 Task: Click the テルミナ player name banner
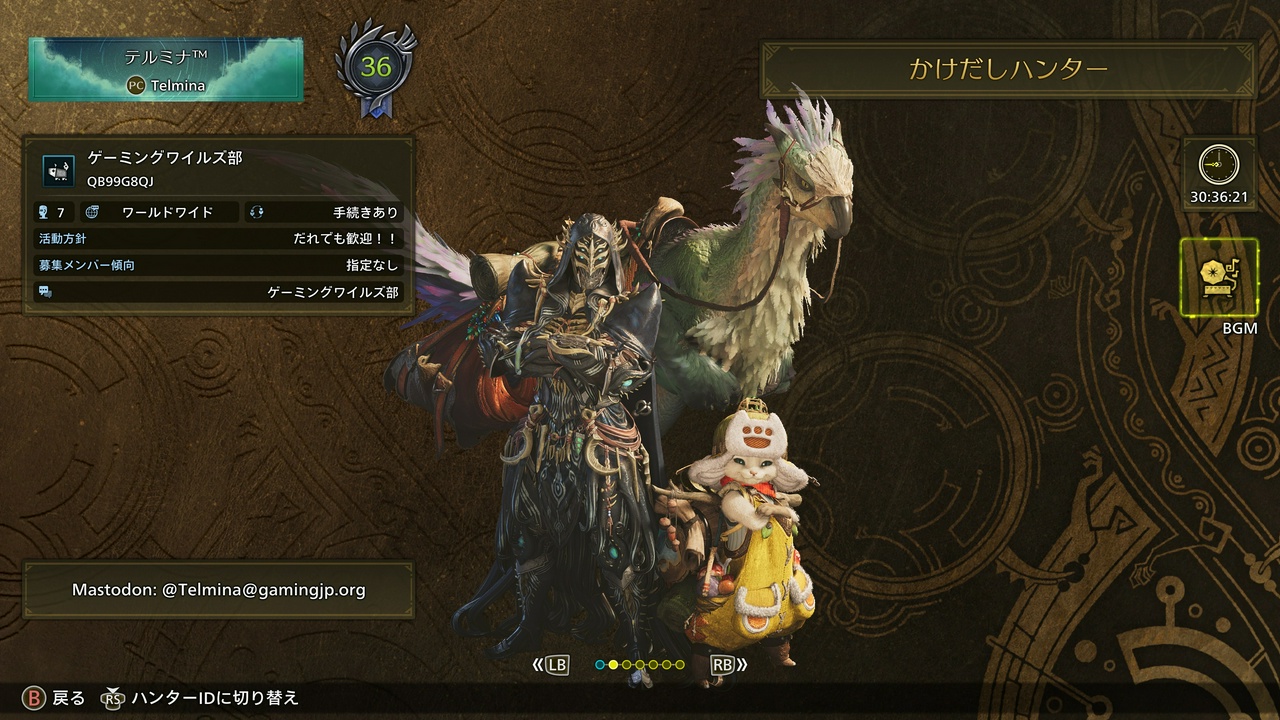166,70
